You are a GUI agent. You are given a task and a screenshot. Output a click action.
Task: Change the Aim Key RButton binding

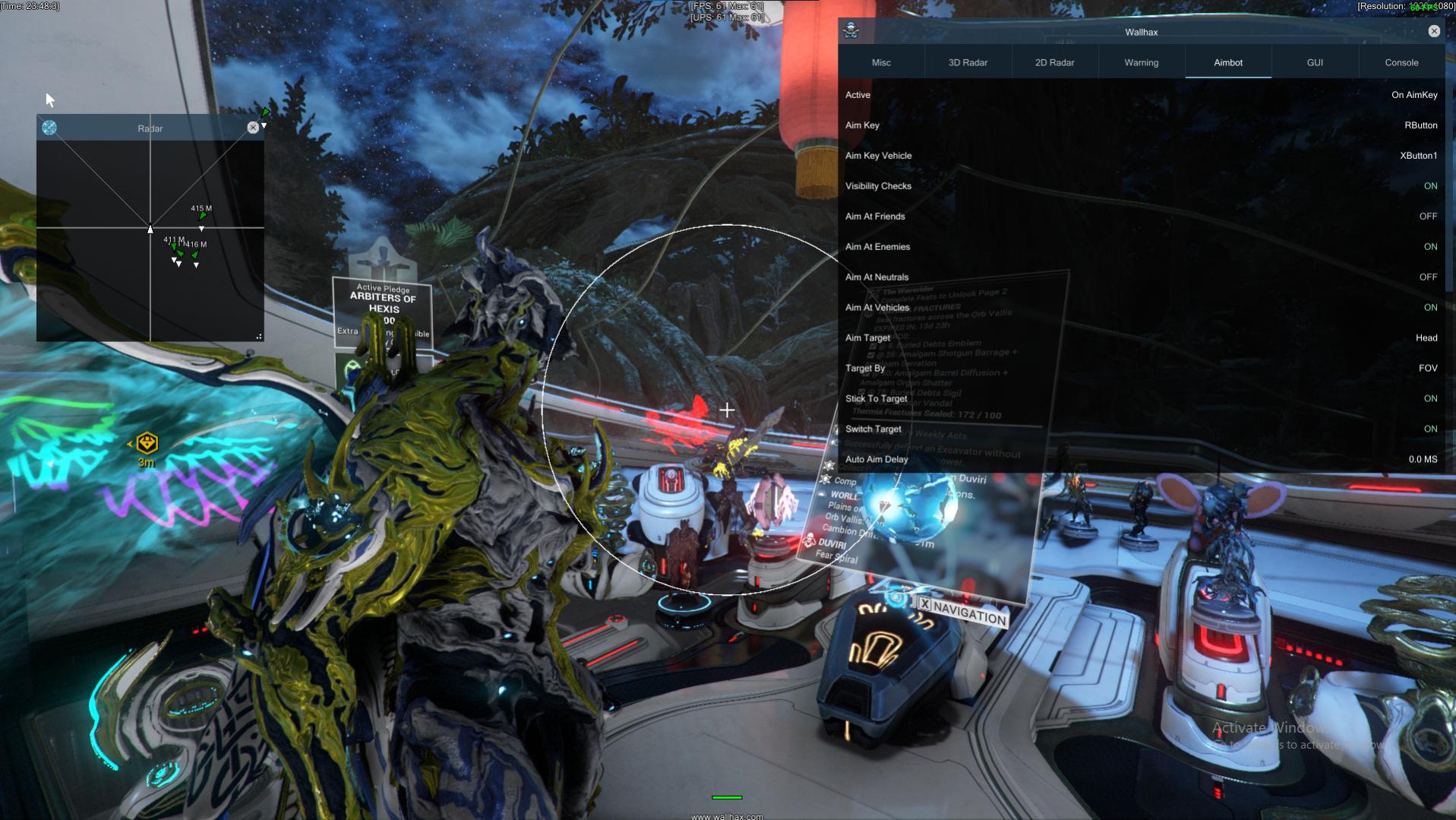point(1420,125)
